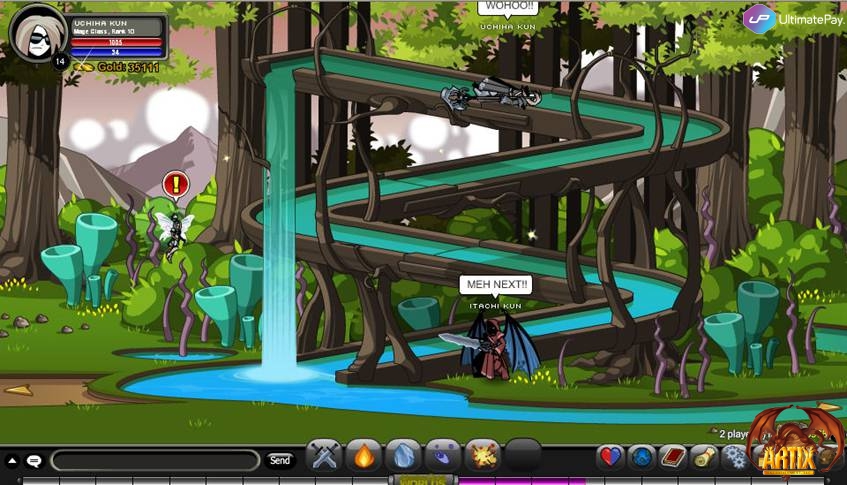Click the exclamation quest marker
847x485 pixels.
[175, 185]
